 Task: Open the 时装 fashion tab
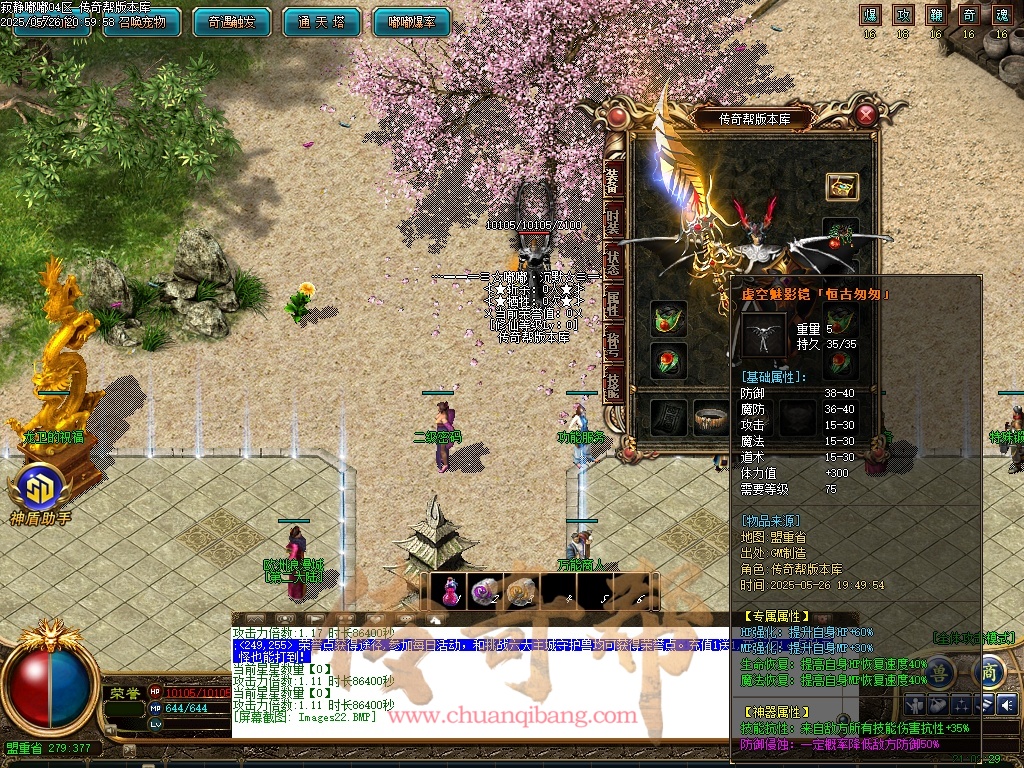click(613, 222)
